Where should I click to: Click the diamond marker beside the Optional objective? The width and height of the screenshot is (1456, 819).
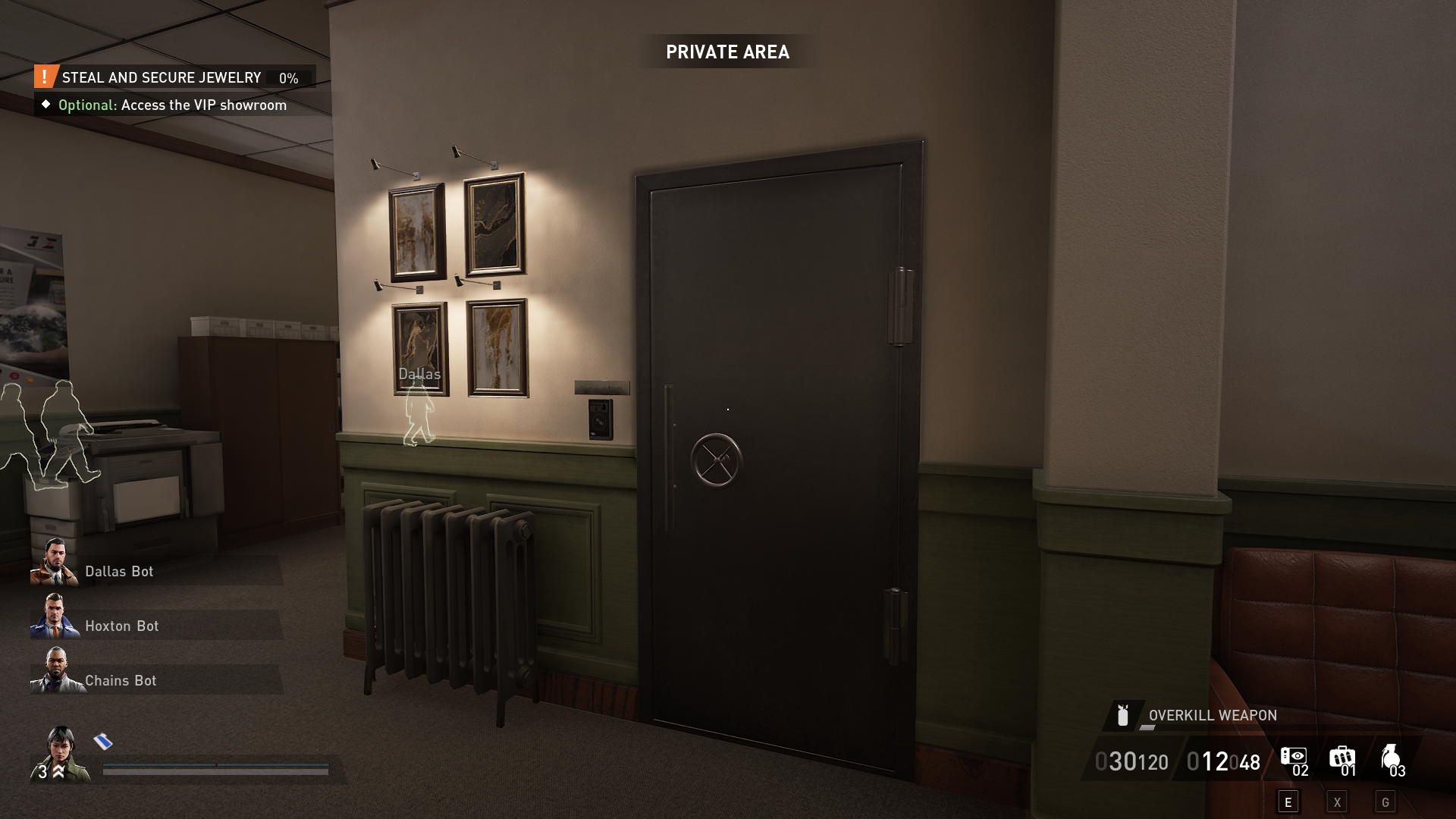pos(47,105)
